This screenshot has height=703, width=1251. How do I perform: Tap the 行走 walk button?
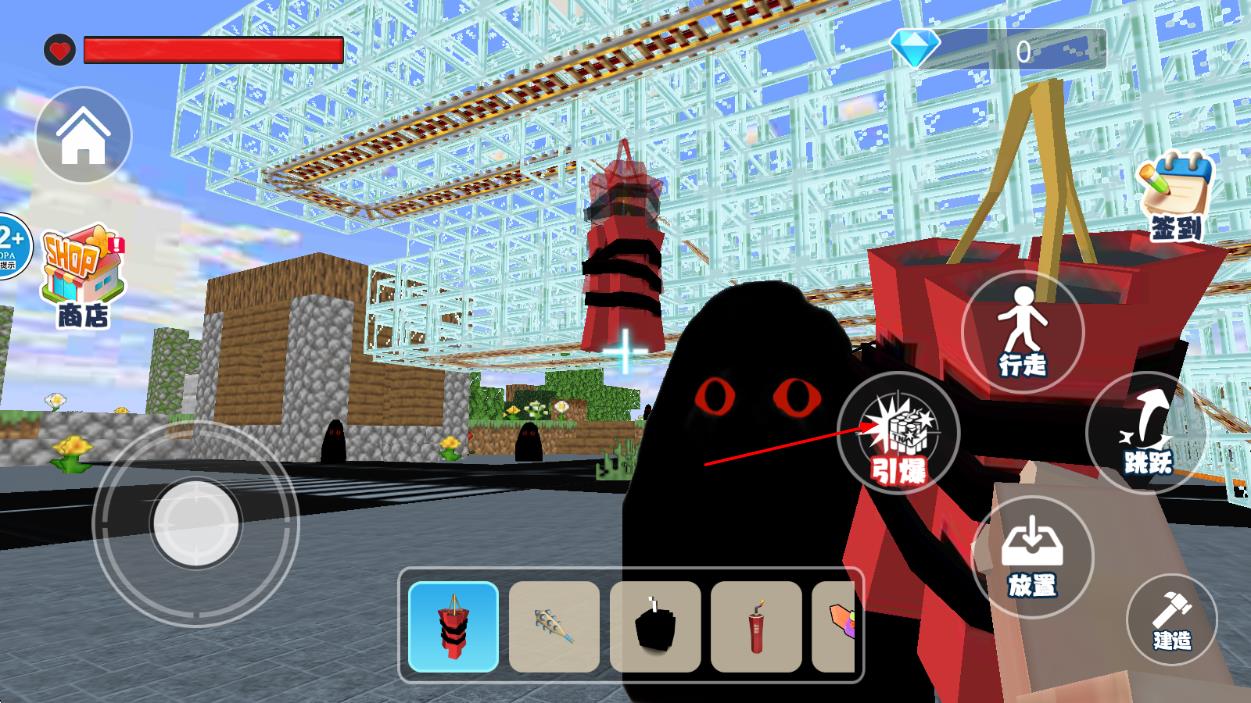pos(1022,333)
